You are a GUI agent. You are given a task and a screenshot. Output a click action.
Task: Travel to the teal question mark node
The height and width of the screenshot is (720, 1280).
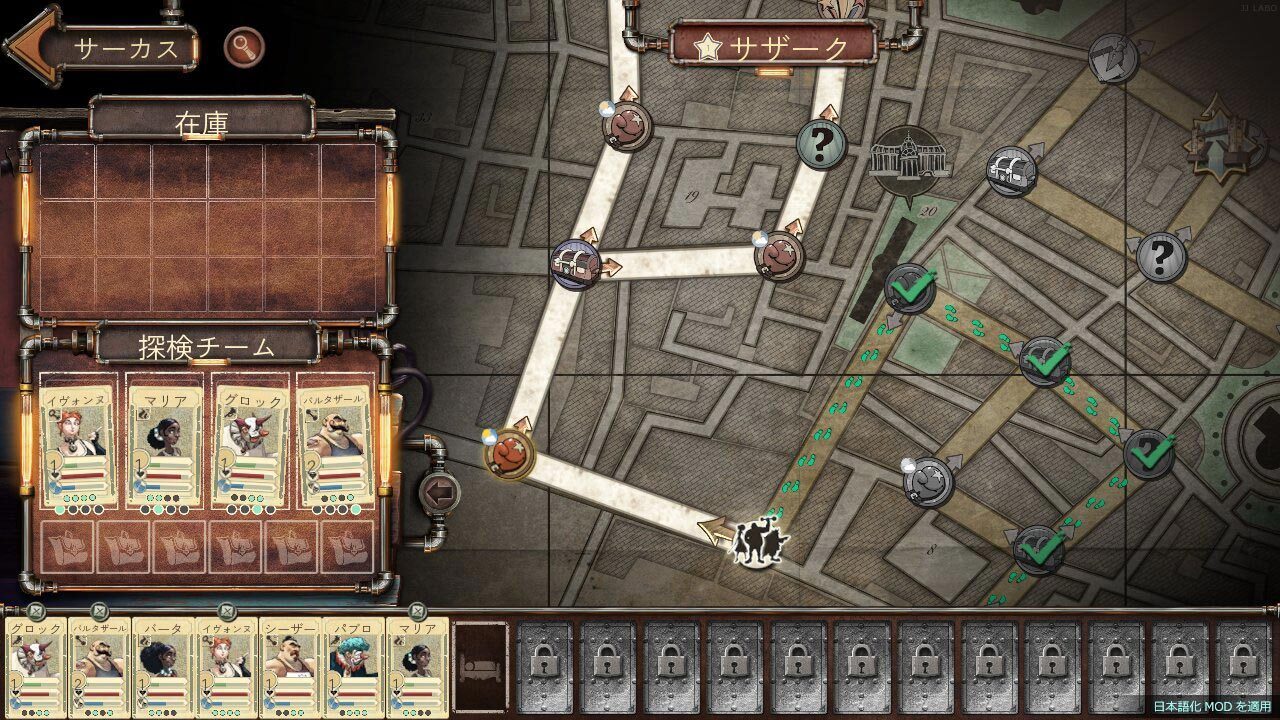coord(821,145)
